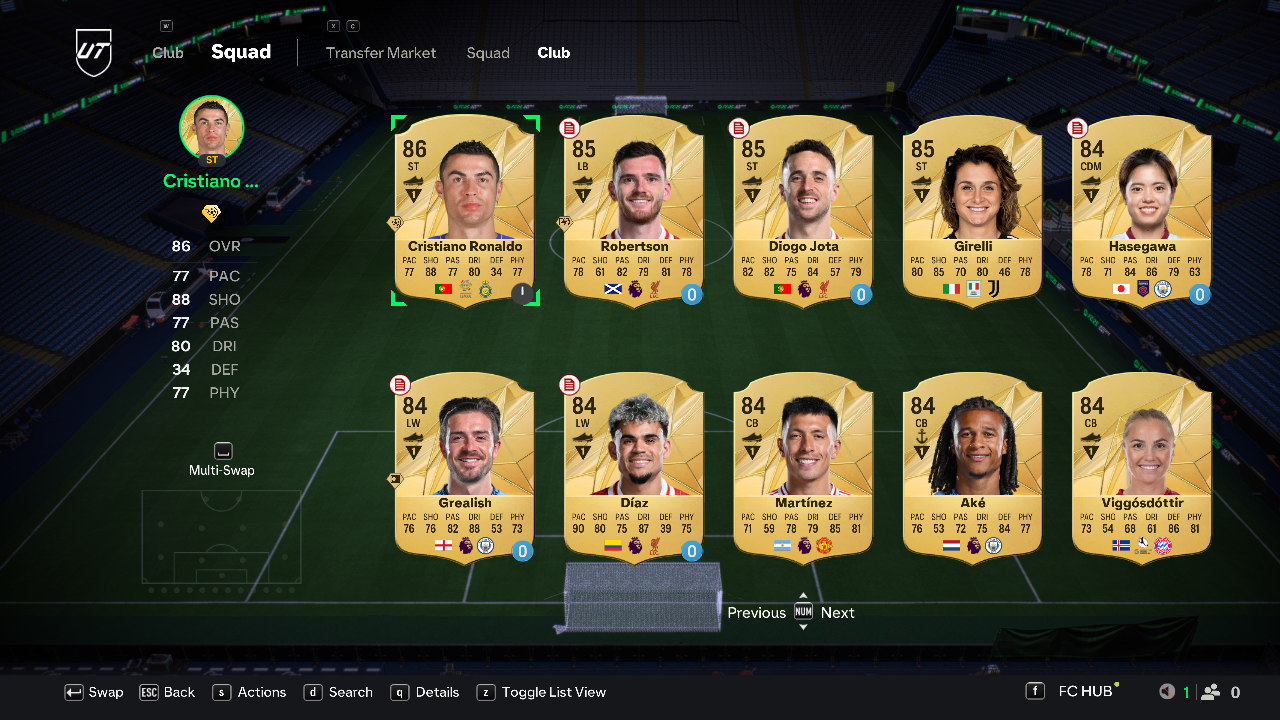Pick the Diogo Jota striker card

(x=803, y=210)
